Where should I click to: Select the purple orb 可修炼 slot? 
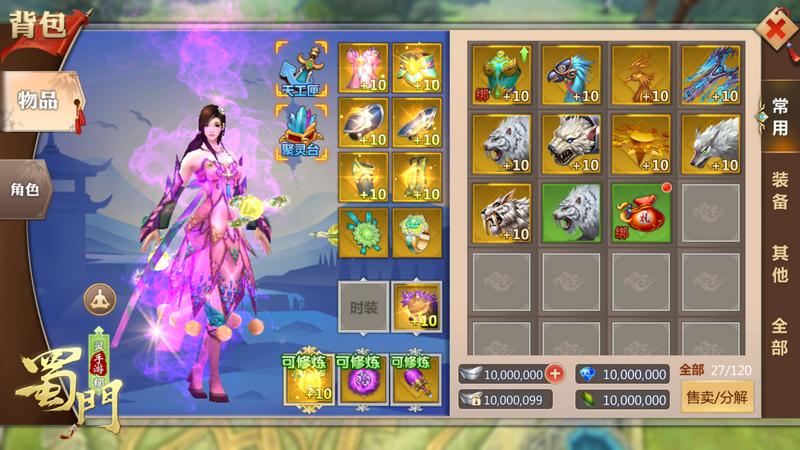(363, 380)
